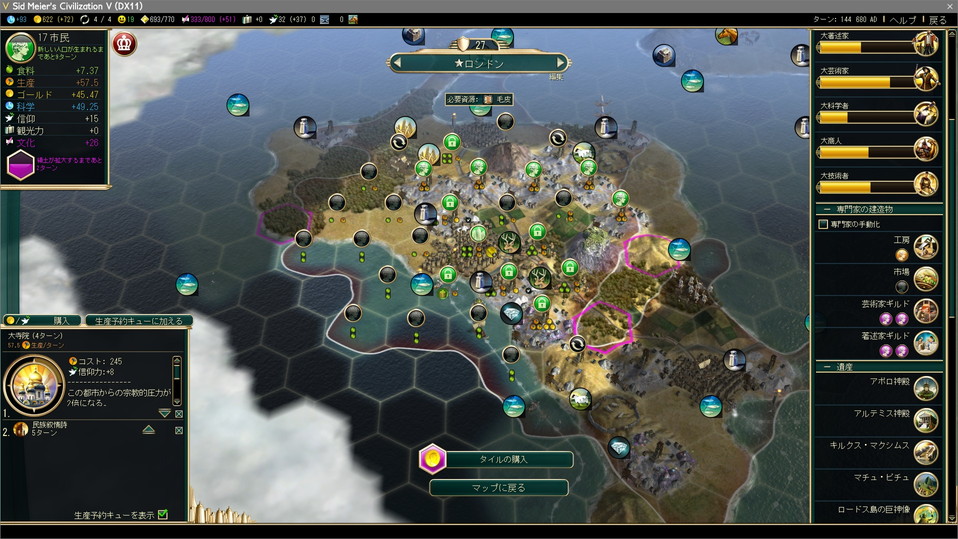Image resolution: width=958 pixels, height=539 pixels.
Task: Collapse the 専門家の建造物 section header
Action: pos(827,209)
